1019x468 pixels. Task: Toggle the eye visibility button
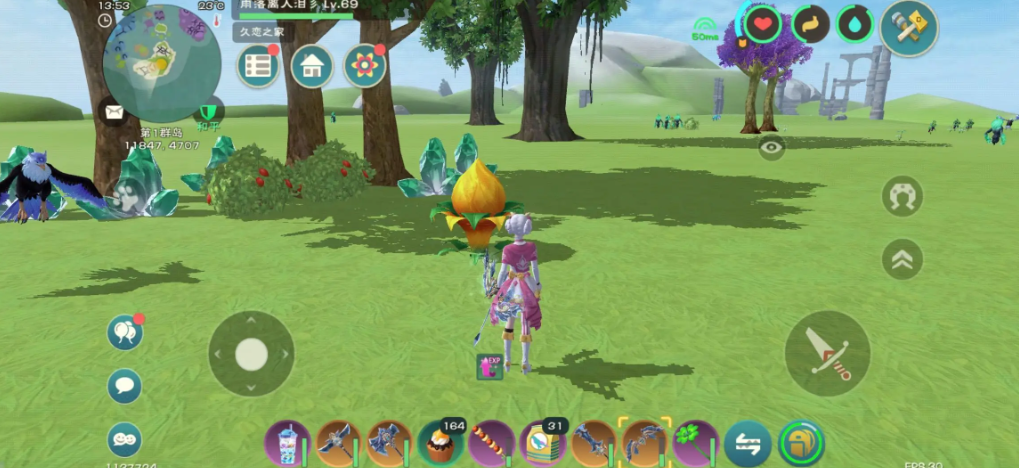coord(771,149)
